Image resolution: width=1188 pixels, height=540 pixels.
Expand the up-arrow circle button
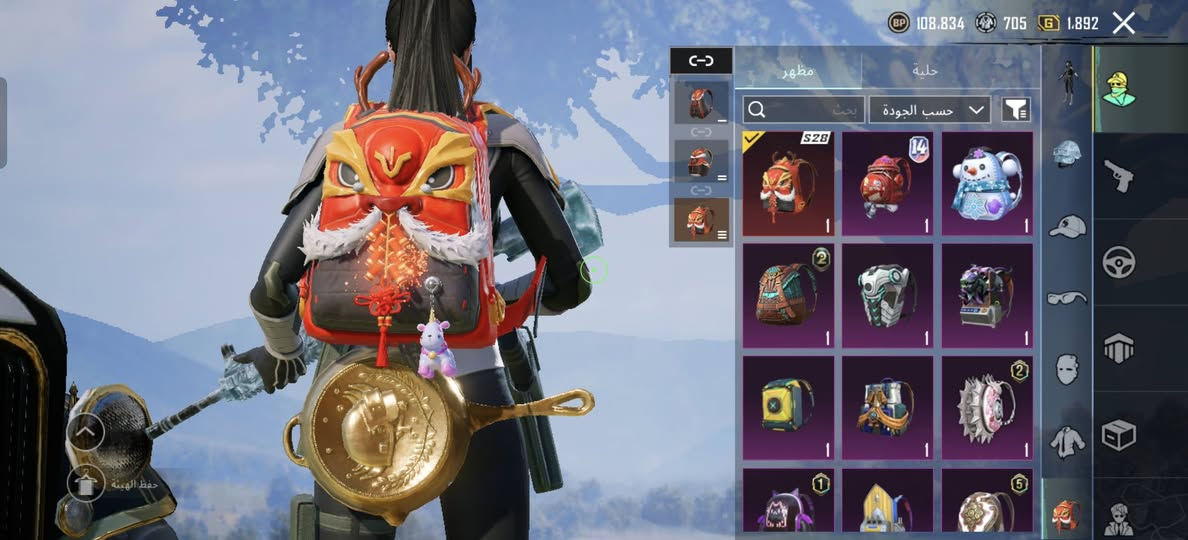tap(87, 432)
